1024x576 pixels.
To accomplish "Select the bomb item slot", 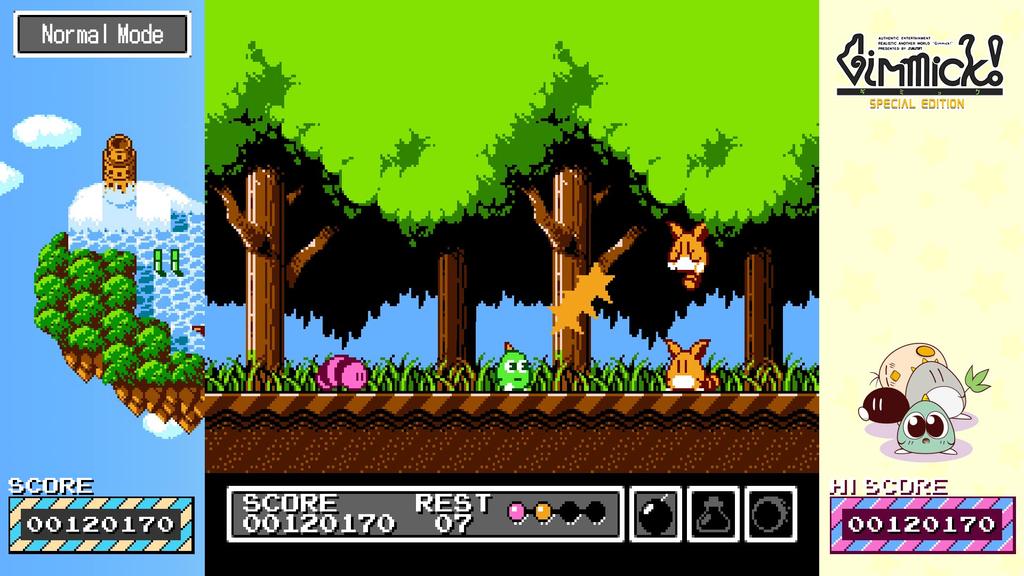I will click(x=656, y=513).
